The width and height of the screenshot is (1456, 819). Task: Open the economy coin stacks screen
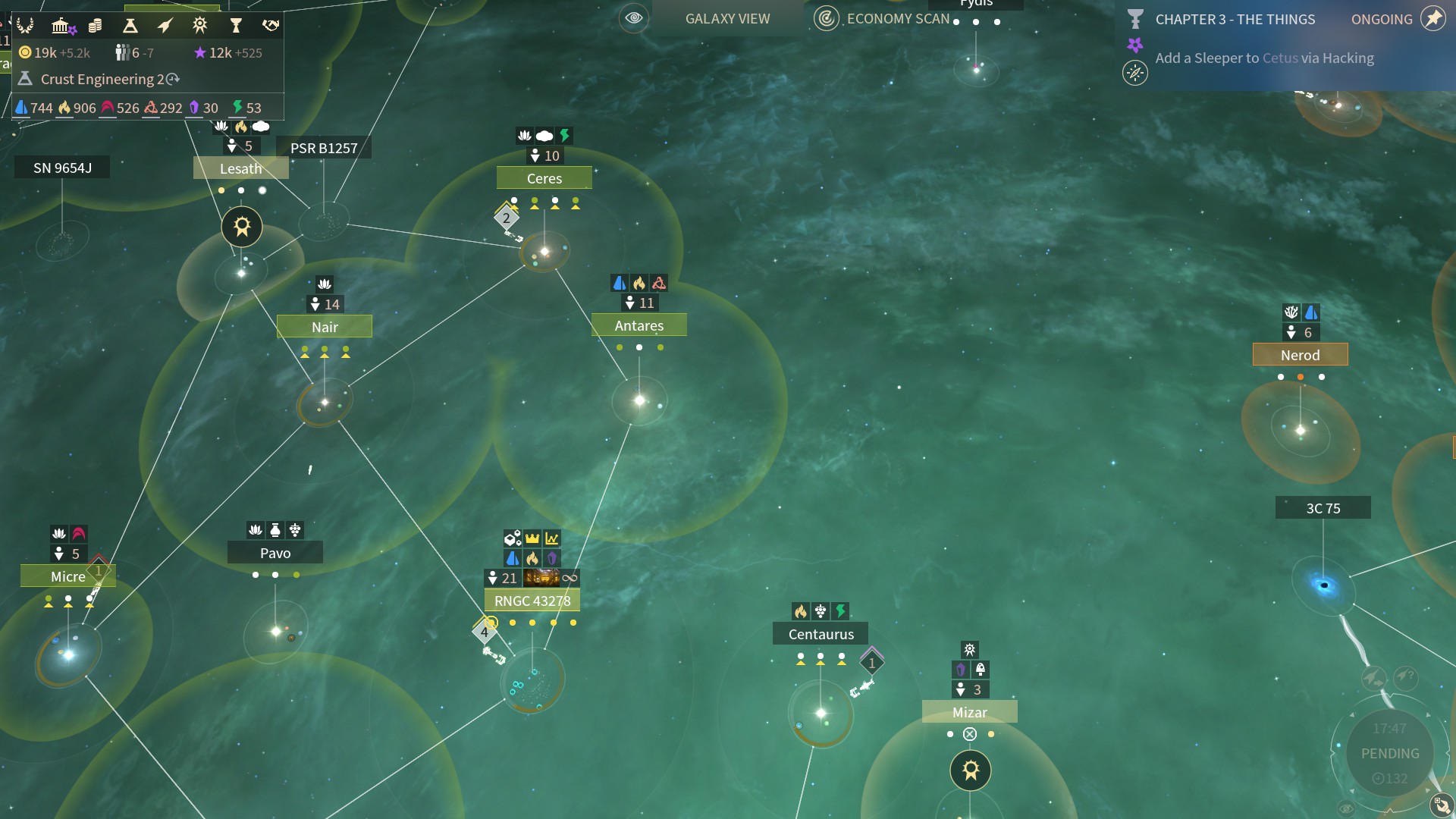tap(95, 26)
